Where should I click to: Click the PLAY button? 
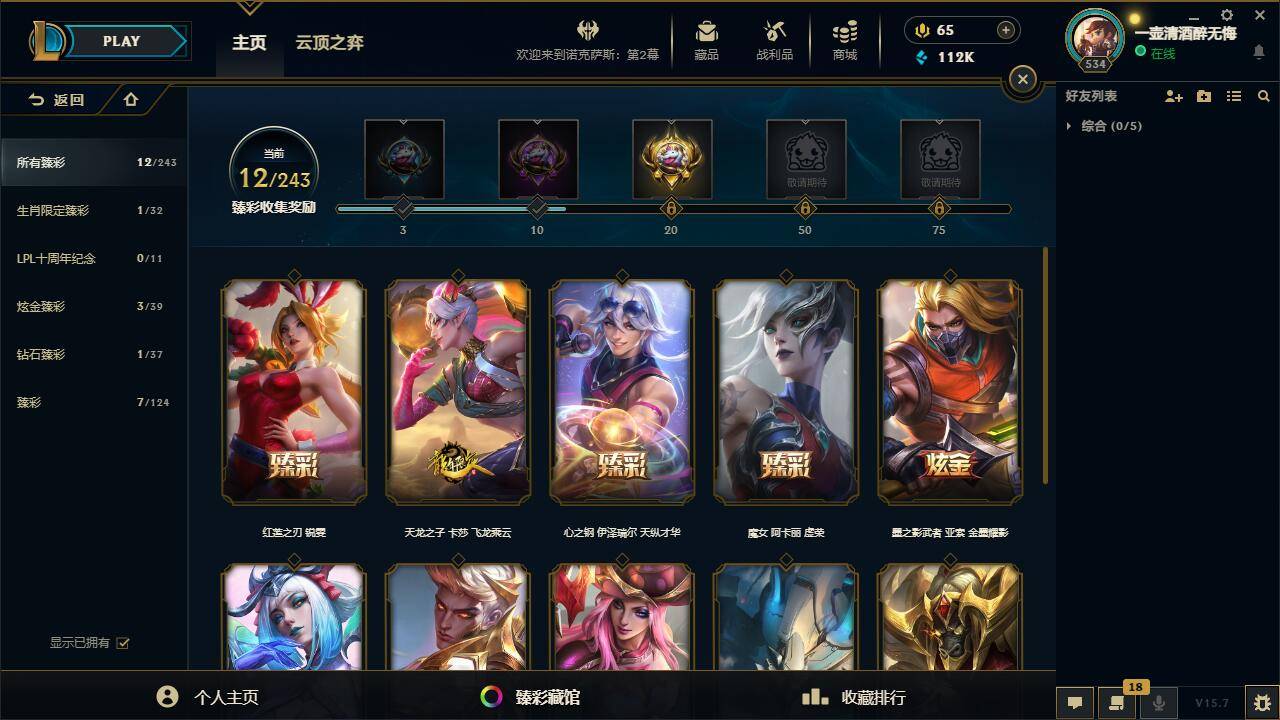click(121, 41)
